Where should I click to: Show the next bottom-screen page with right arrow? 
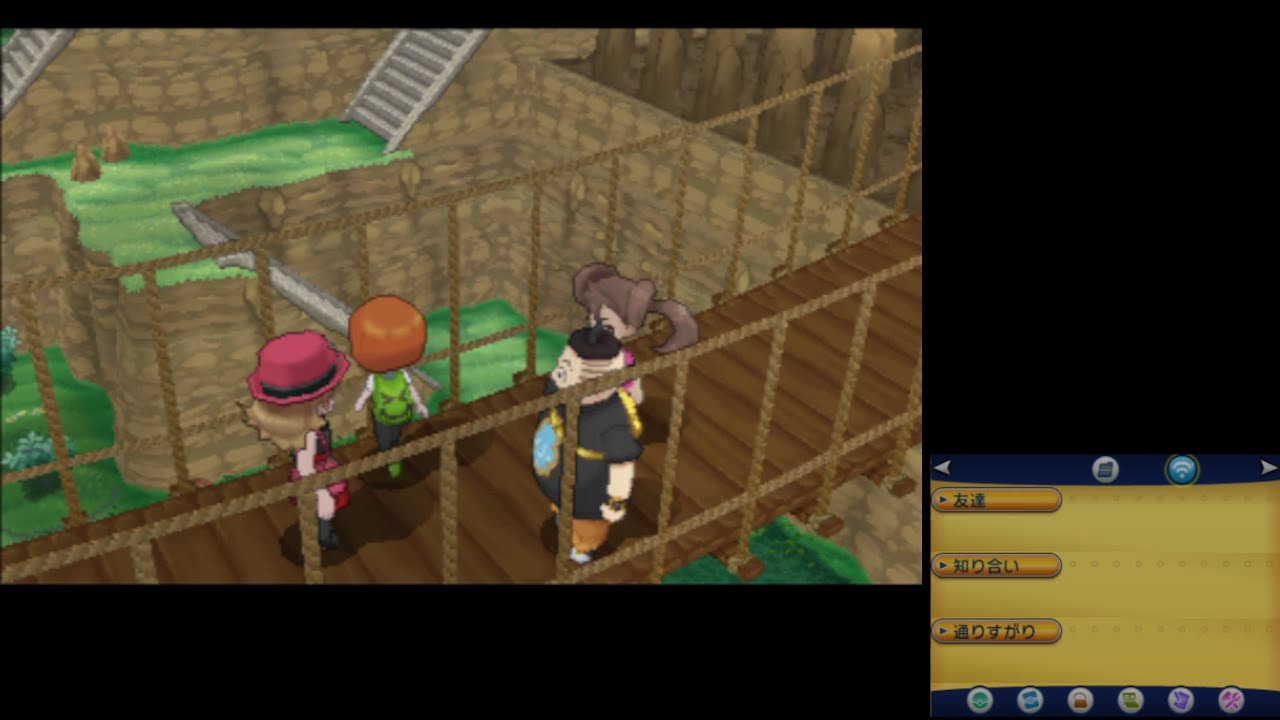[1268, 468]
